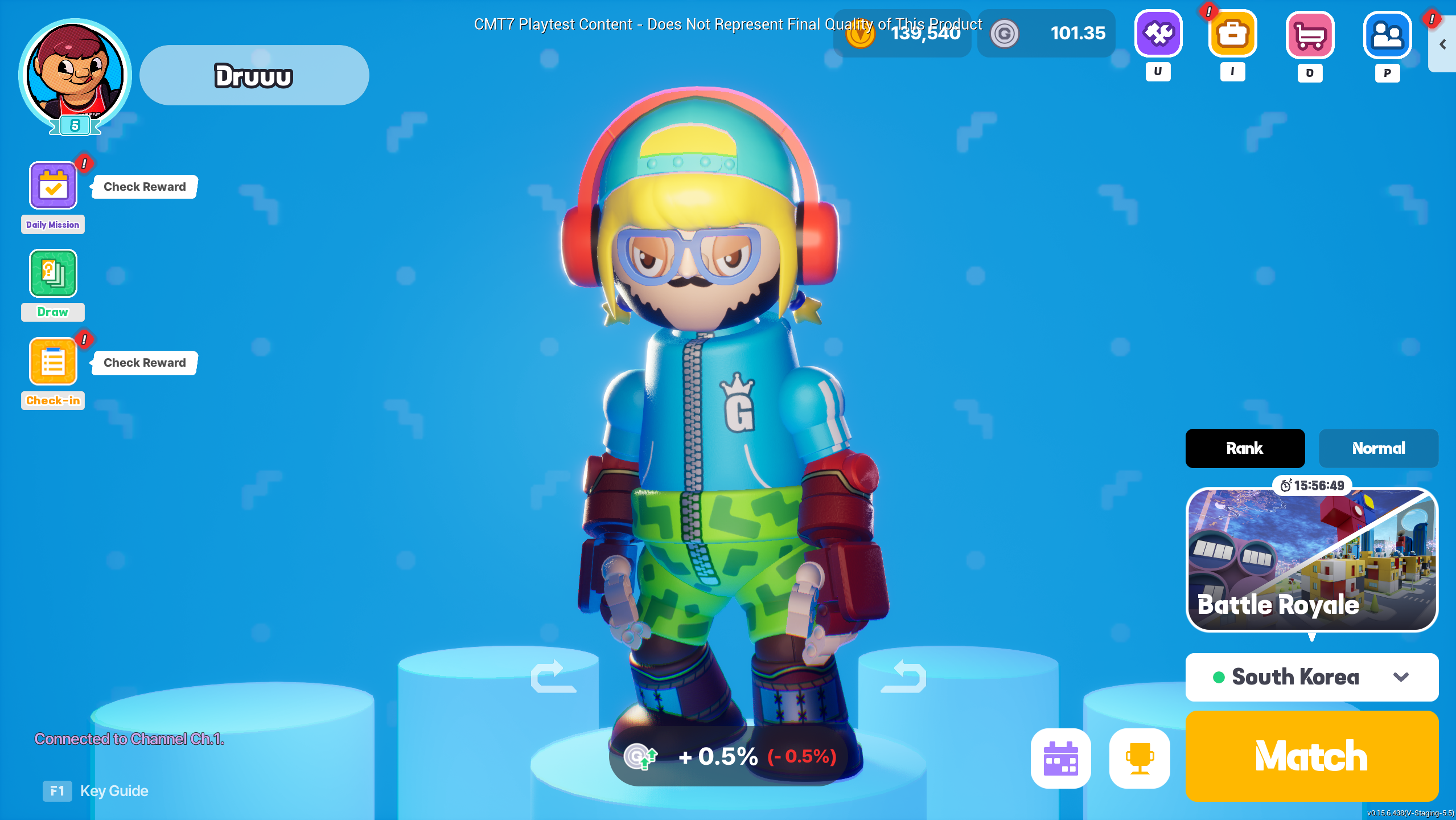Click the Druuu player name banner

click(254, 75)
